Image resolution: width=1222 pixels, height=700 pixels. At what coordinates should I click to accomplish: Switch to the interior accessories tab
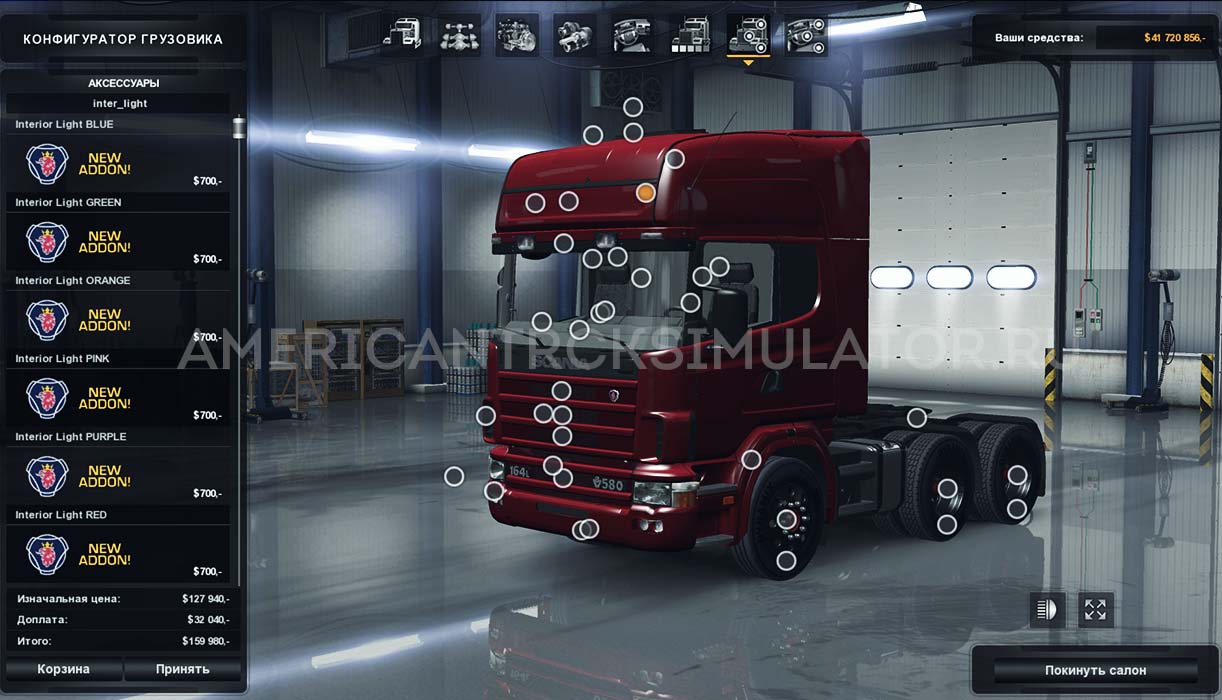[x=805, y=35]
